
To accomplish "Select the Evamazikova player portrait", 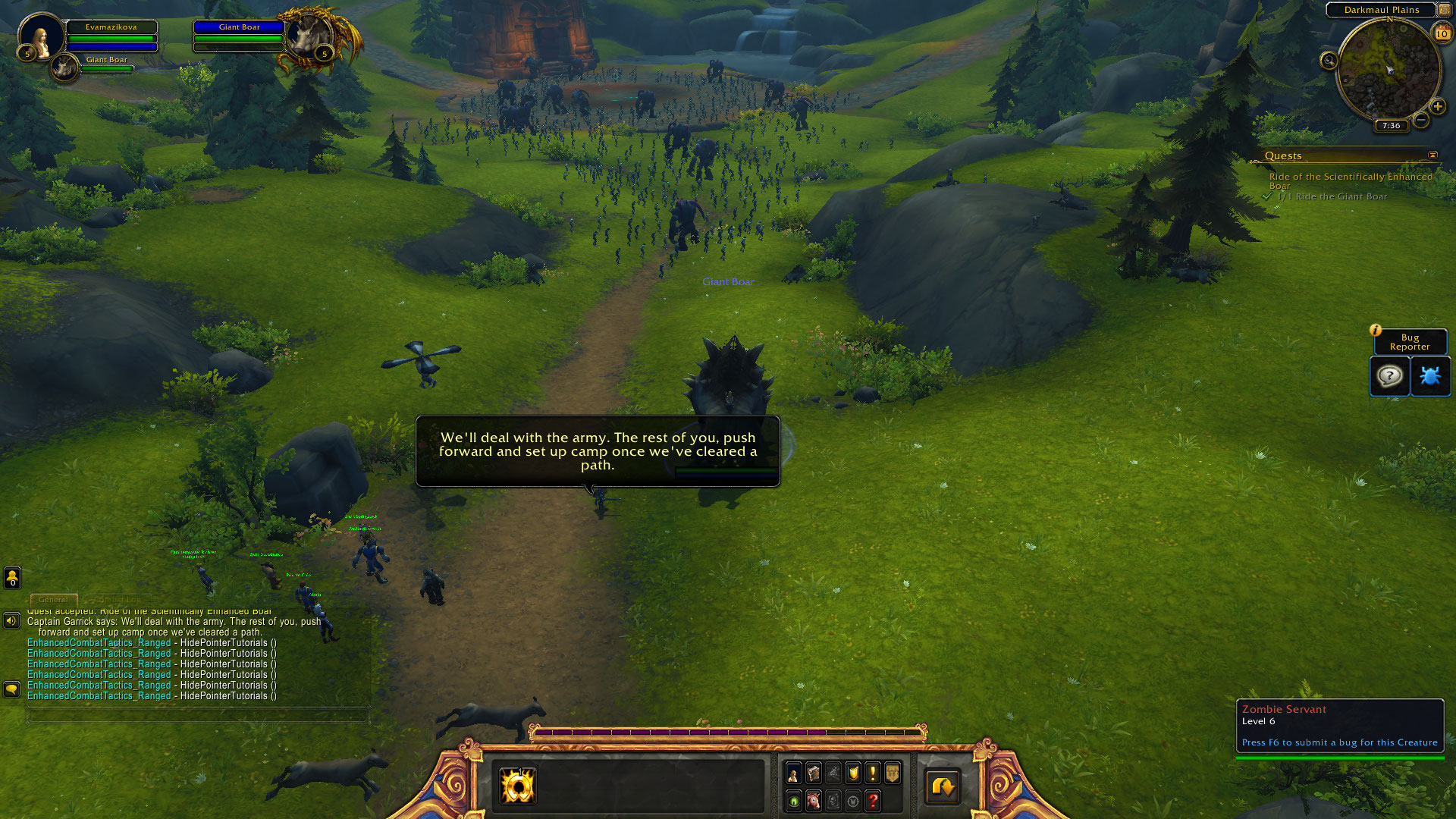I will pos(41,37).
